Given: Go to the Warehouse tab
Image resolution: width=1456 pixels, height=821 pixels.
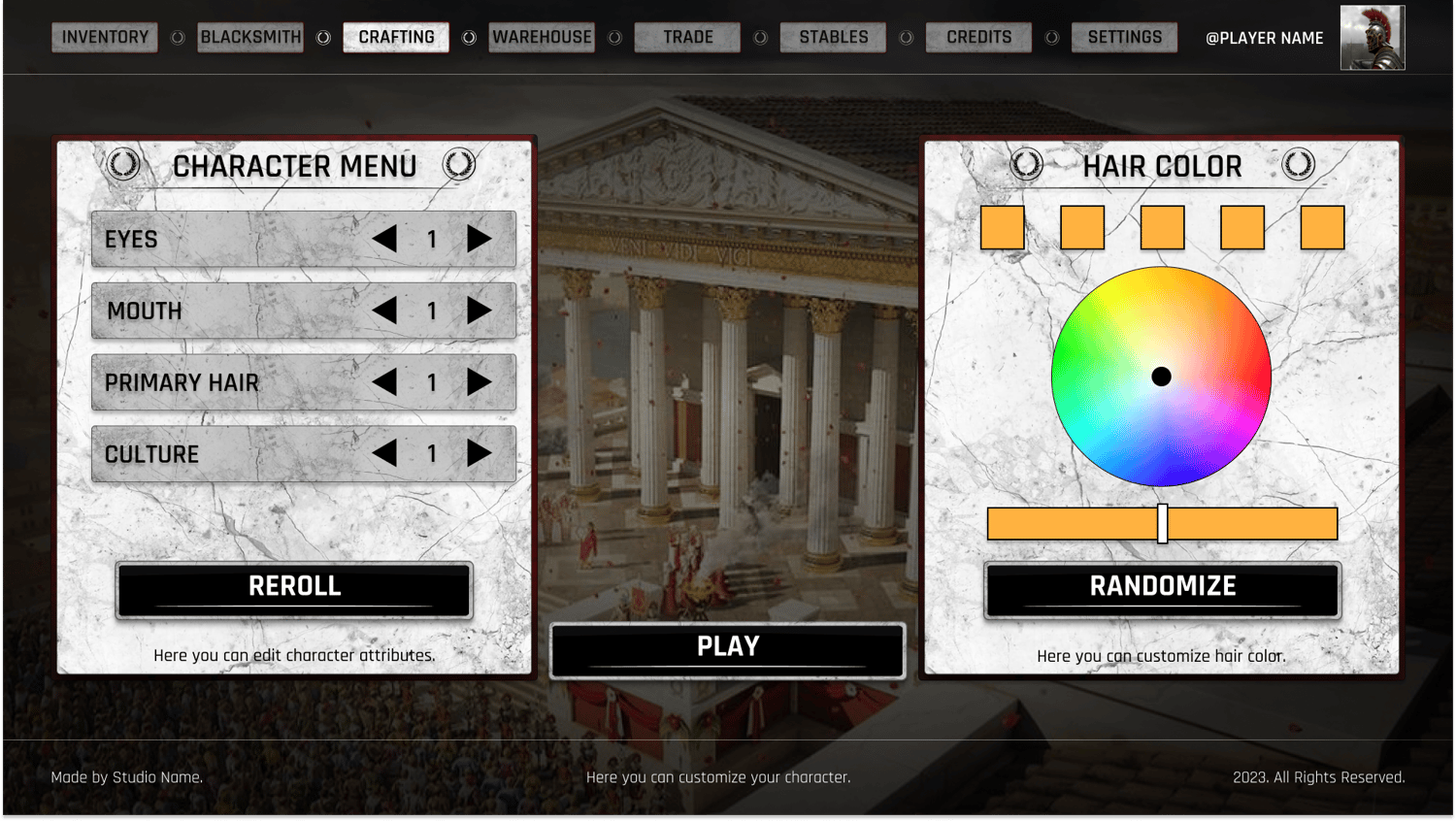Looking at the screenshot, I should 542,38.
